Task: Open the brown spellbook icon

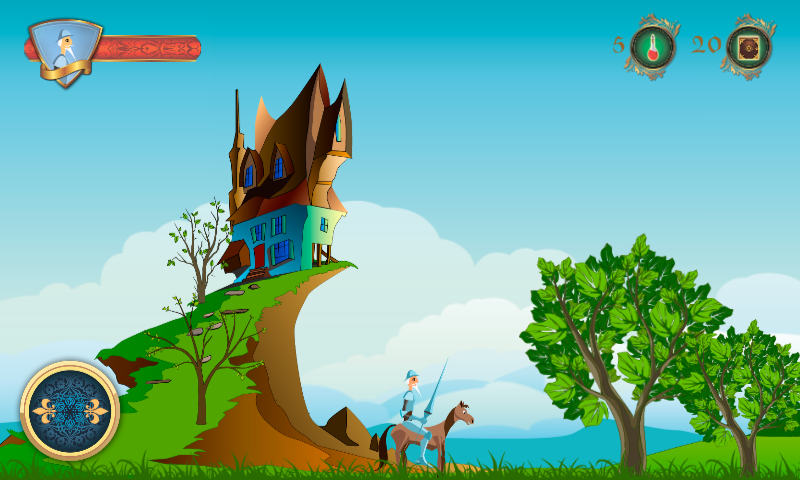Action: point(748,46)
